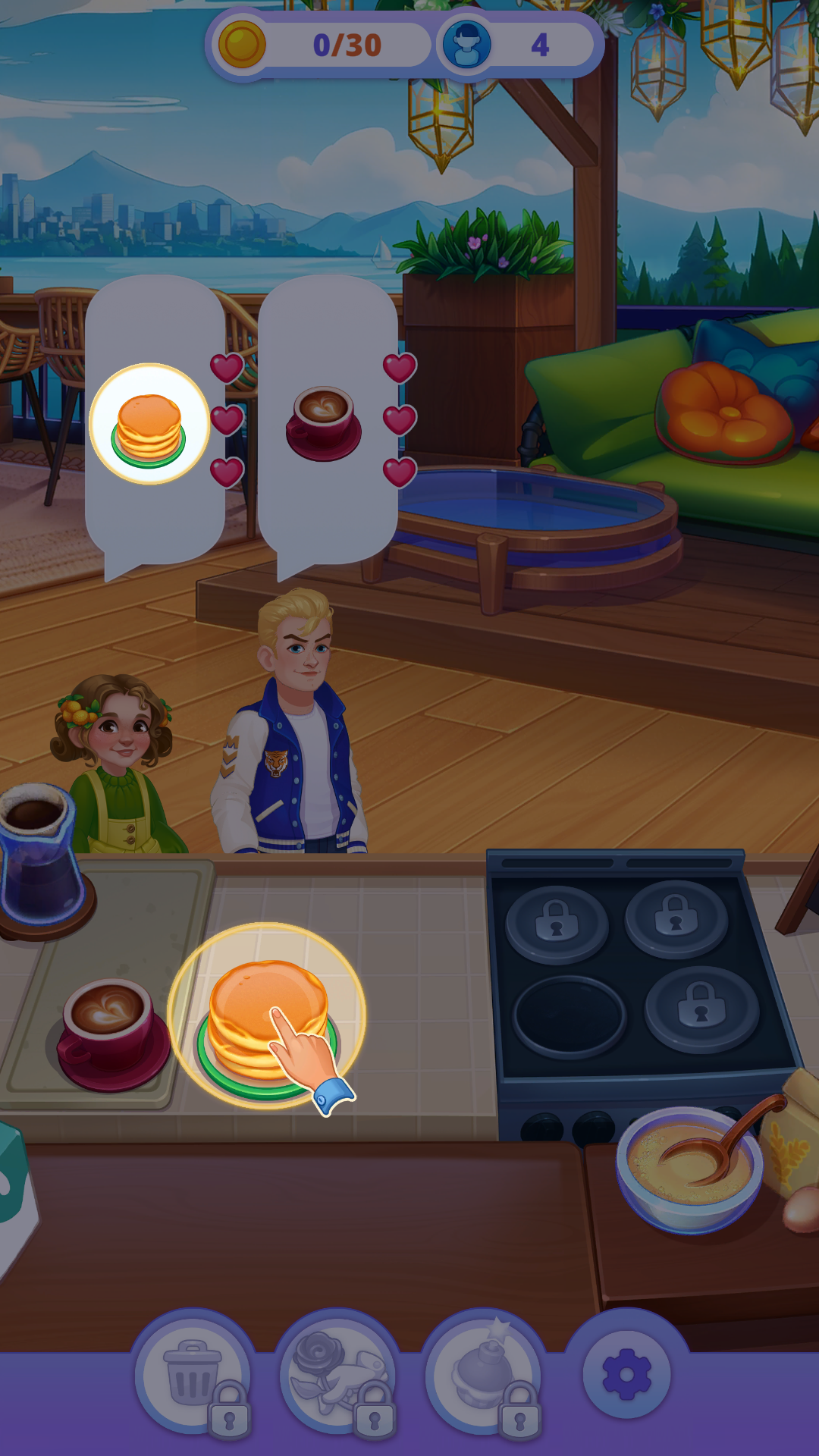819x1456 pixels.
Task: Select the locked potion bottle booster
Action: 484,1374
